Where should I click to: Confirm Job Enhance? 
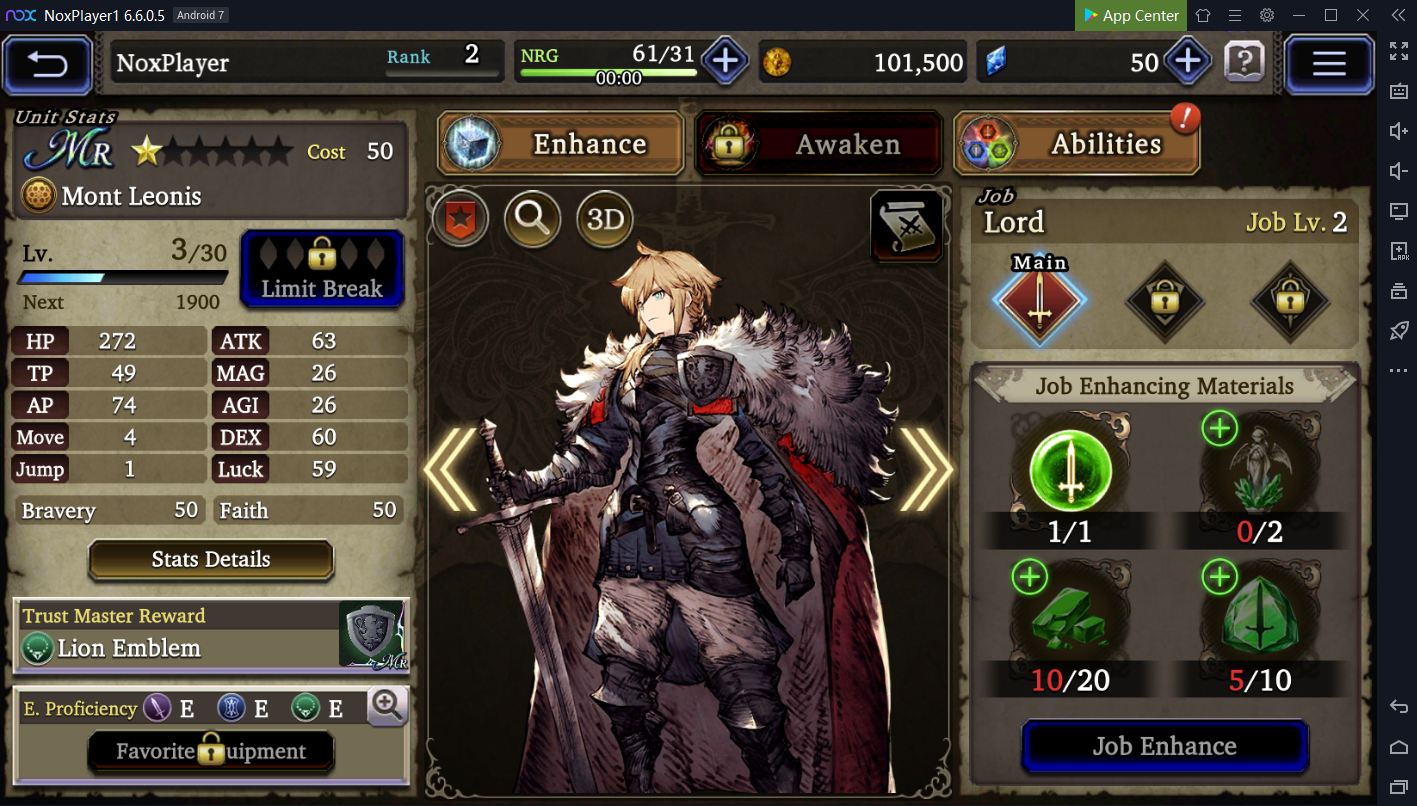coord(1164,747)
